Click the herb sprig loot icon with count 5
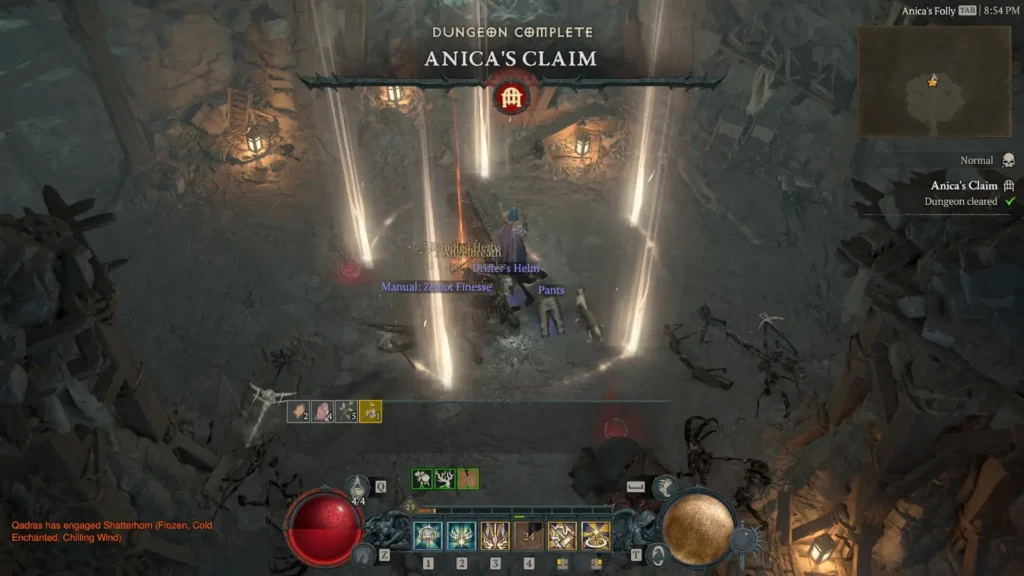 pyautogui.click(x=346, y=411)
